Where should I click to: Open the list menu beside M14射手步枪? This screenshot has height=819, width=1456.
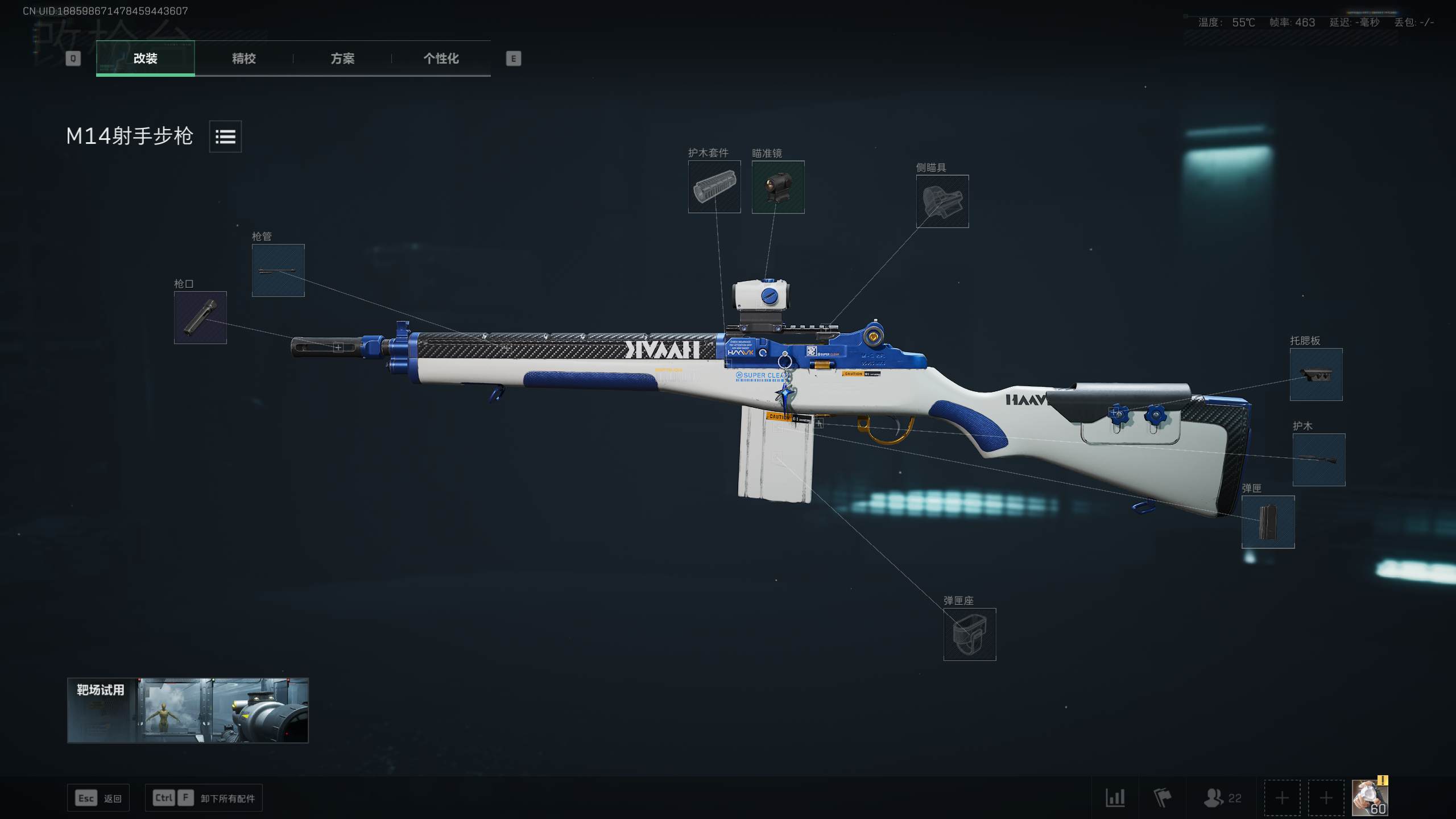click(x=225, y=136)
